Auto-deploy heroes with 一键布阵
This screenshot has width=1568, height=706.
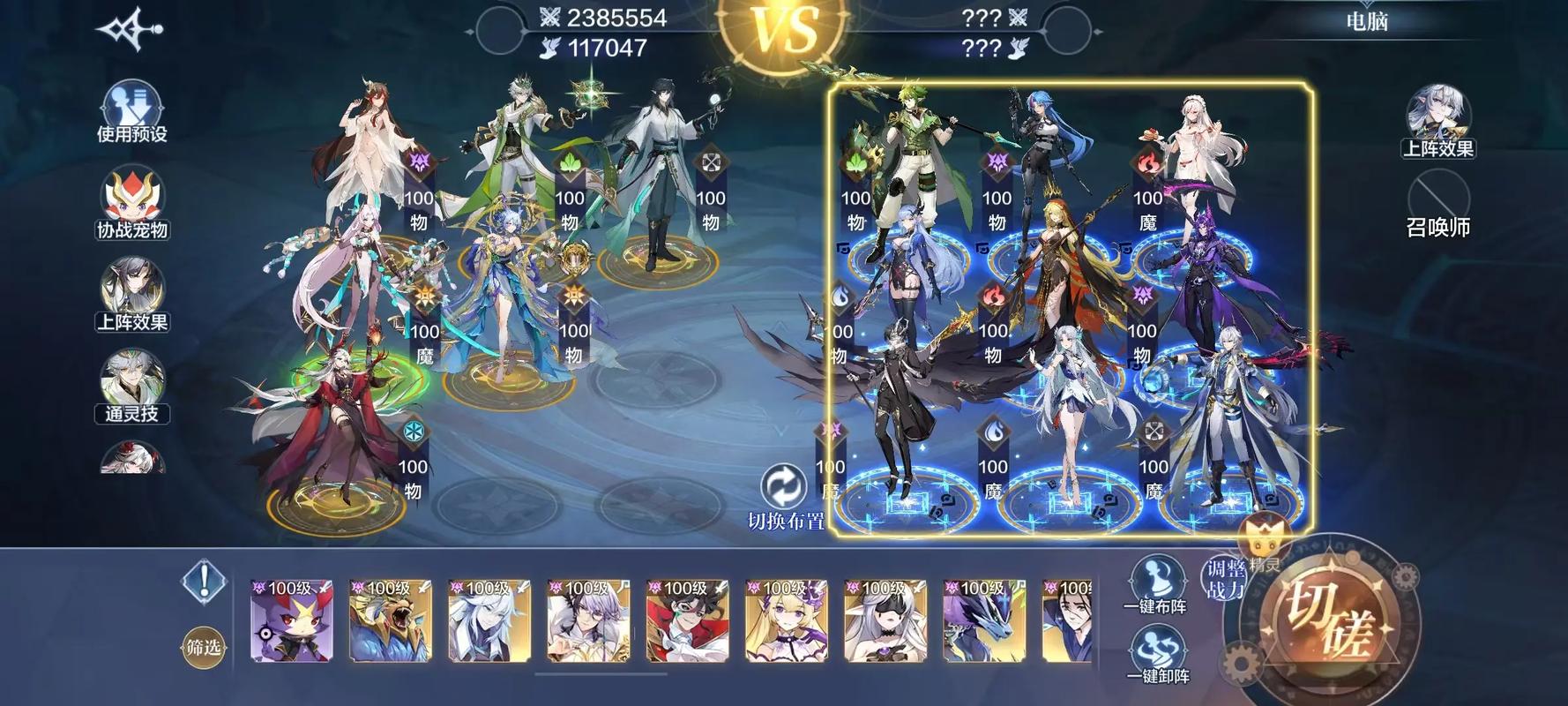tap(1156, 583)
